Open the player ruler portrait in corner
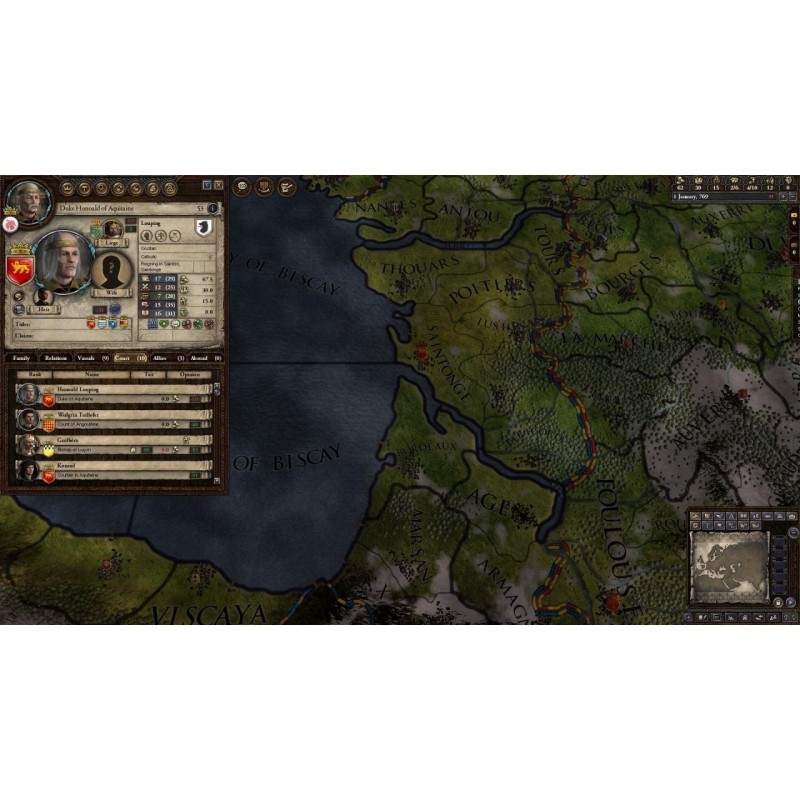 point(28,203)
